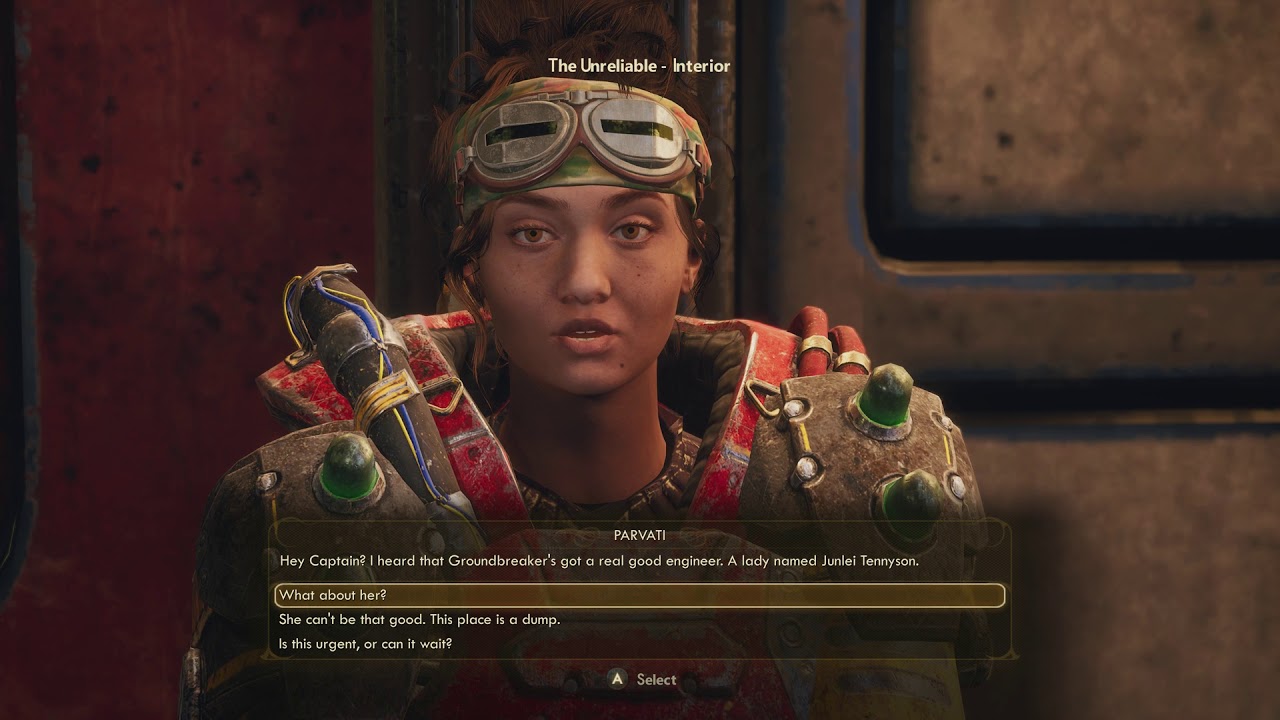Image resolution: width=1280 pixels, height=720 pixels.
Task: Pick "Is this urgent, or can it wait?"
Action: tap(365, 644)
